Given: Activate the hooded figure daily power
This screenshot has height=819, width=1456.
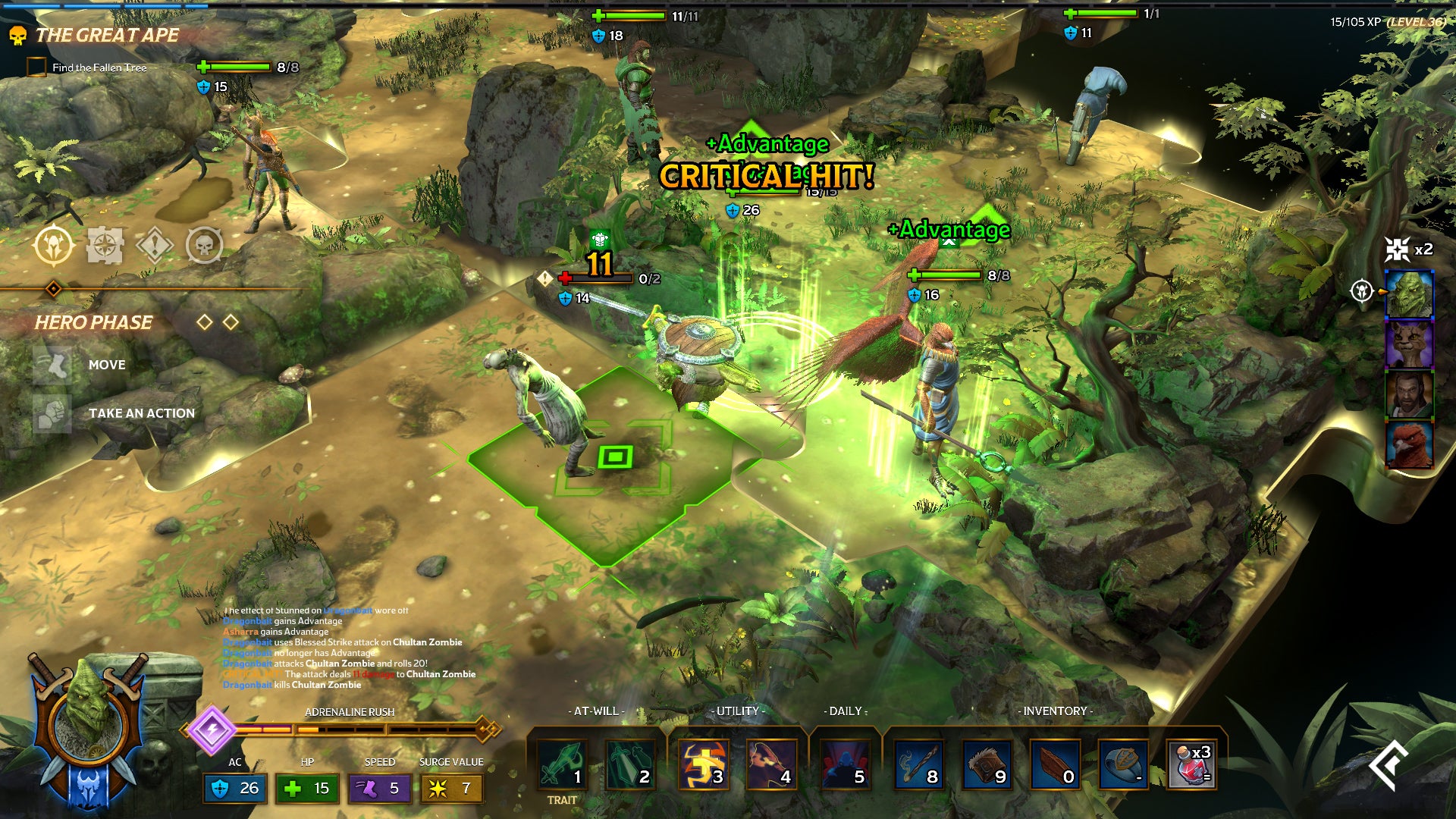Looking at the screenshot, I should point(845,764).
